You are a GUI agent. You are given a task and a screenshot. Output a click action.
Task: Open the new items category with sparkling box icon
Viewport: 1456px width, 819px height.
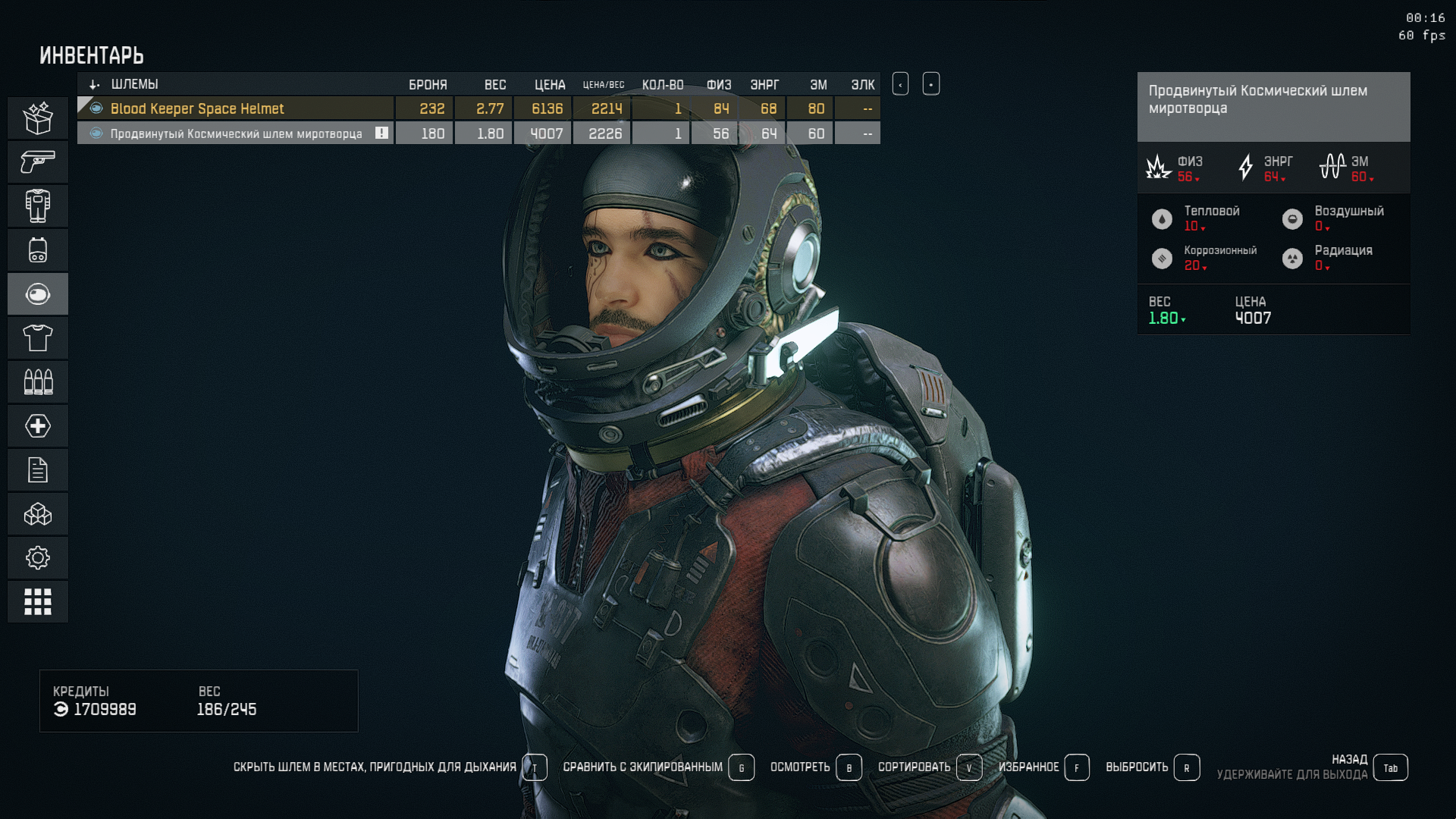38,118
